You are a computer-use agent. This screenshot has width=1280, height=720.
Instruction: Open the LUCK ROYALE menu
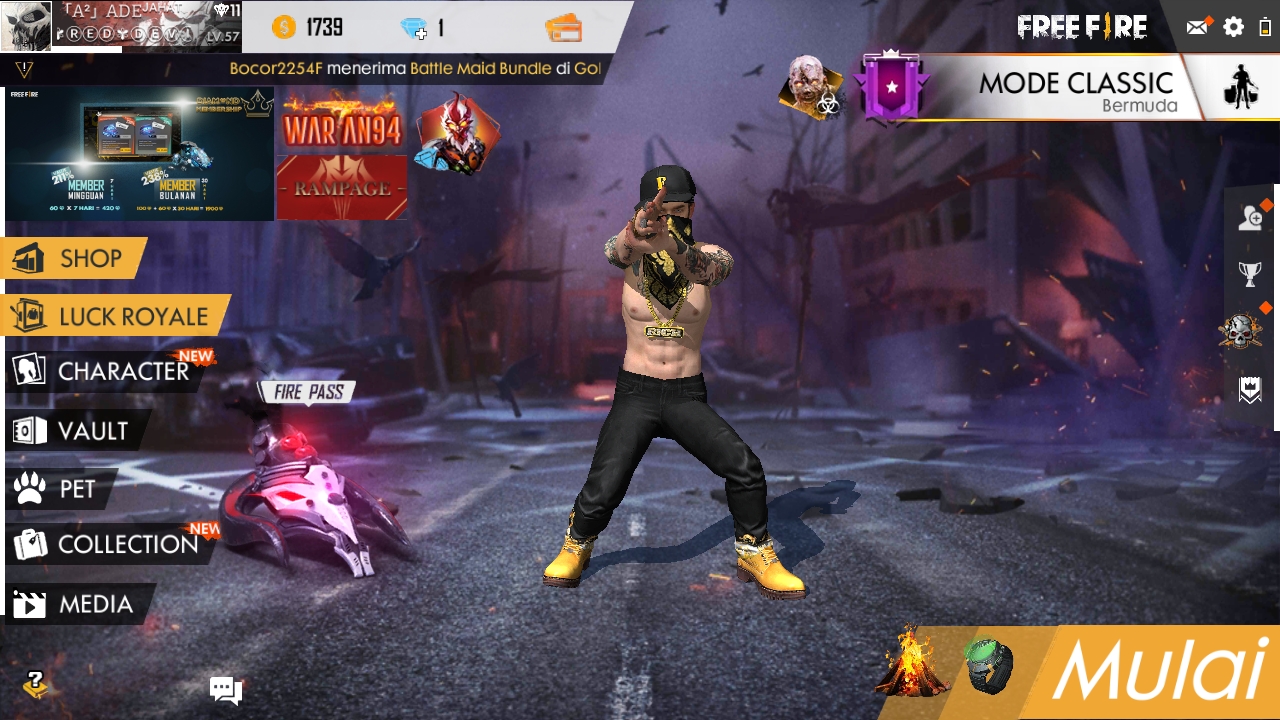115,317
